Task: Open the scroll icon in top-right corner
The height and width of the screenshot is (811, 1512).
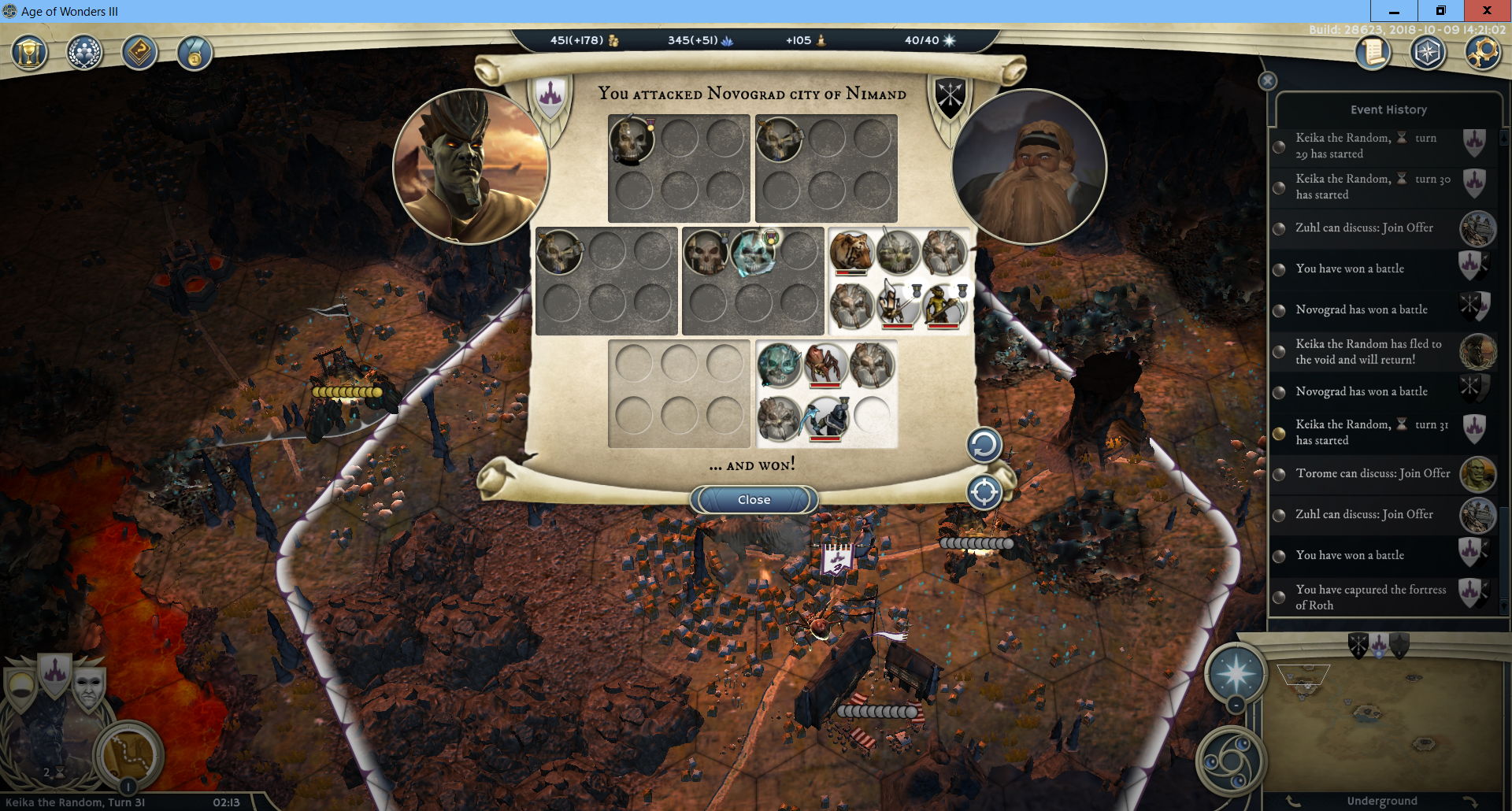Action: click(x=1373, y=54)
